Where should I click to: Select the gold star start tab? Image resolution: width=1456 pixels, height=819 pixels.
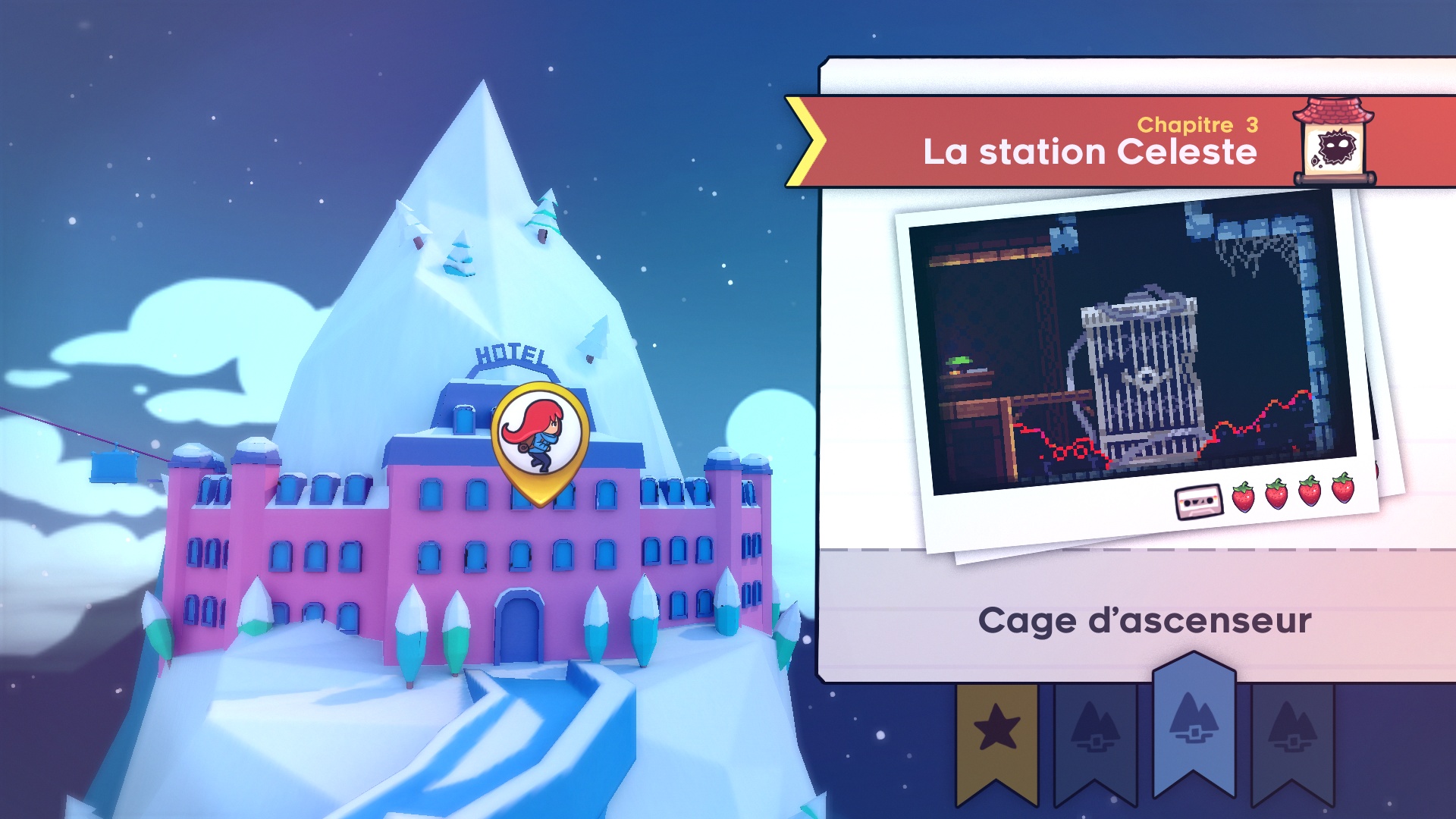click(x=996, y=733)
